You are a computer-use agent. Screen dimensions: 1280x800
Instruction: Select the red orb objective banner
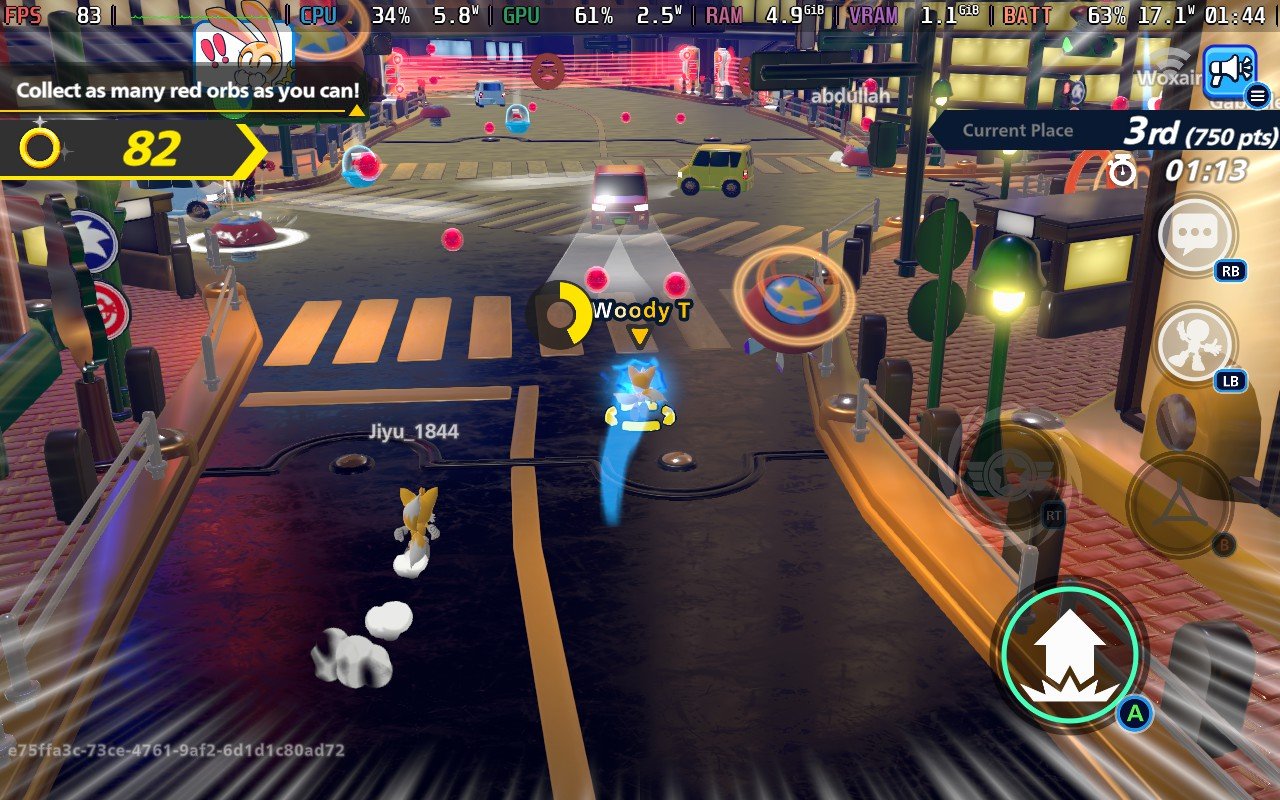[187, 90]
